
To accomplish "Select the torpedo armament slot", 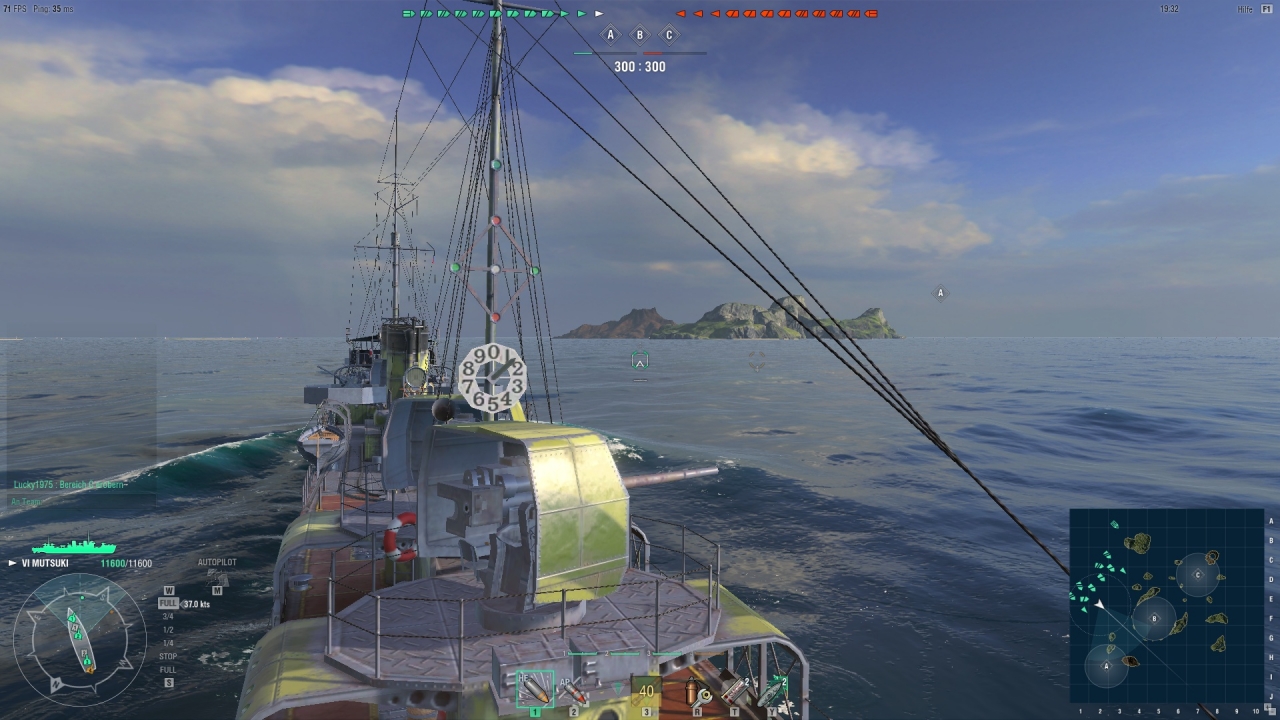I will (x=646, y=690).
